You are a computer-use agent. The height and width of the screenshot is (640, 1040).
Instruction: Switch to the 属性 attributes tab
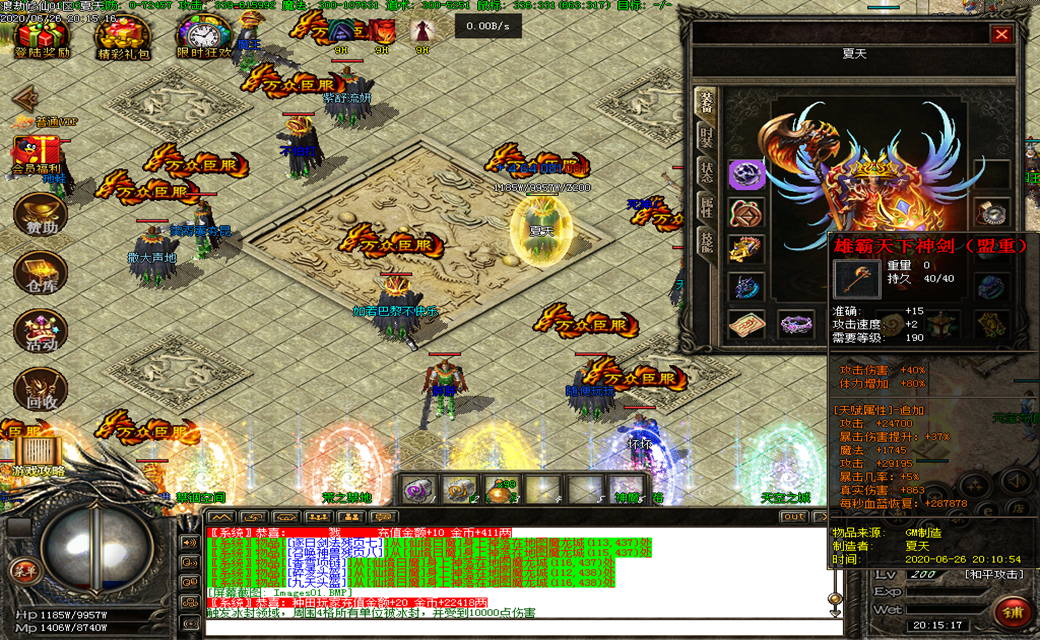click(706, 206)
